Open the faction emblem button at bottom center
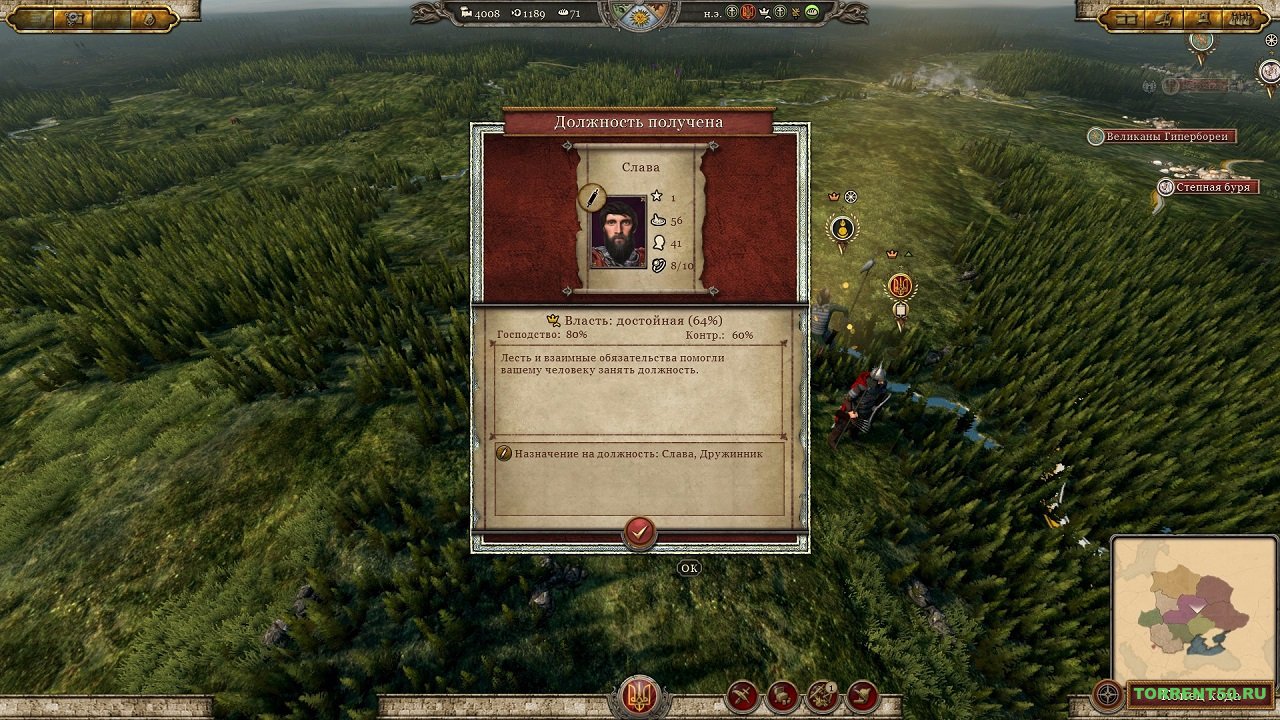The height and width of the screenshot is (720, 1280). tap(639, 696)
